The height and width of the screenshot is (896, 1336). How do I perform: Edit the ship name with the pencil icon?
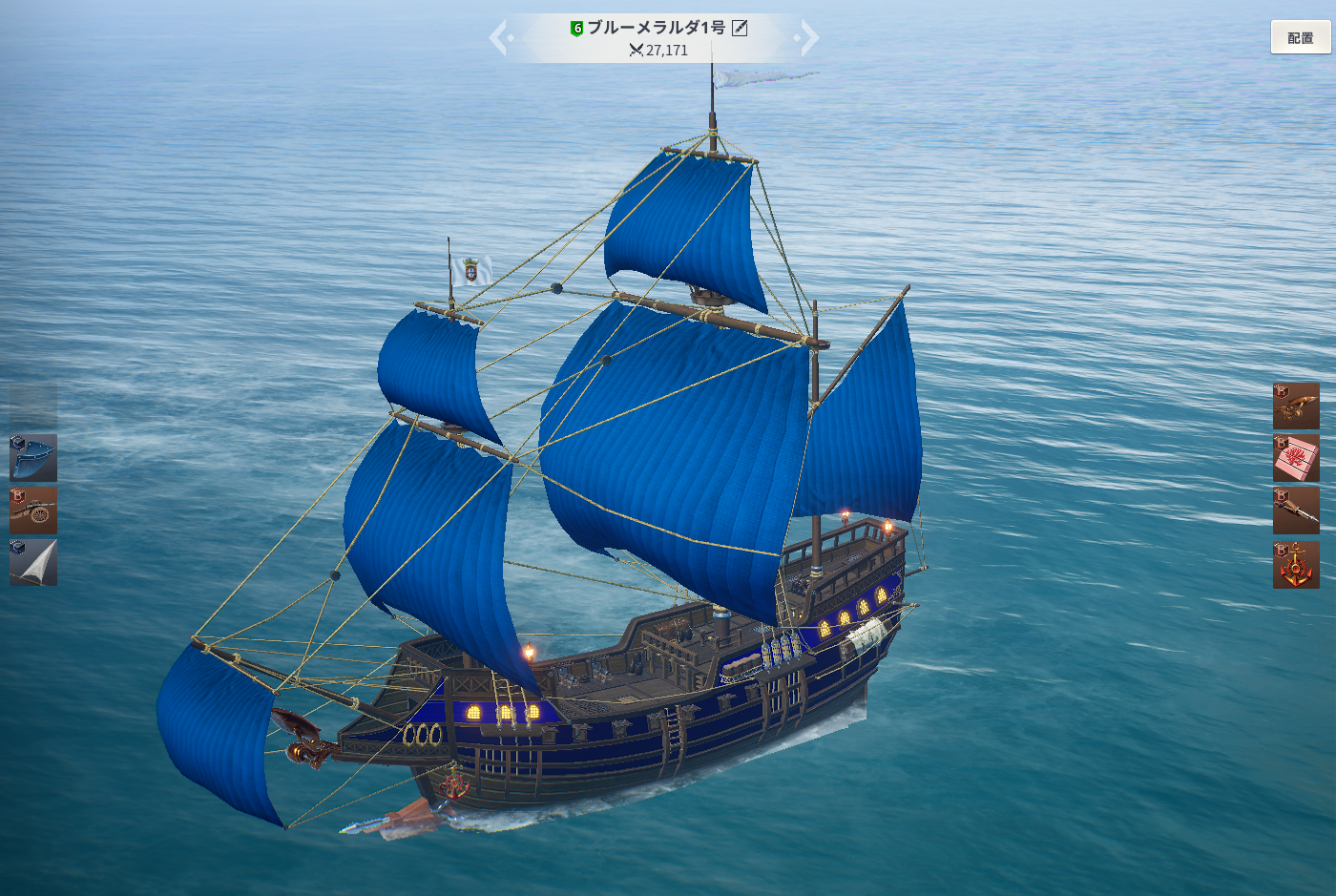[x=740, y=29]
